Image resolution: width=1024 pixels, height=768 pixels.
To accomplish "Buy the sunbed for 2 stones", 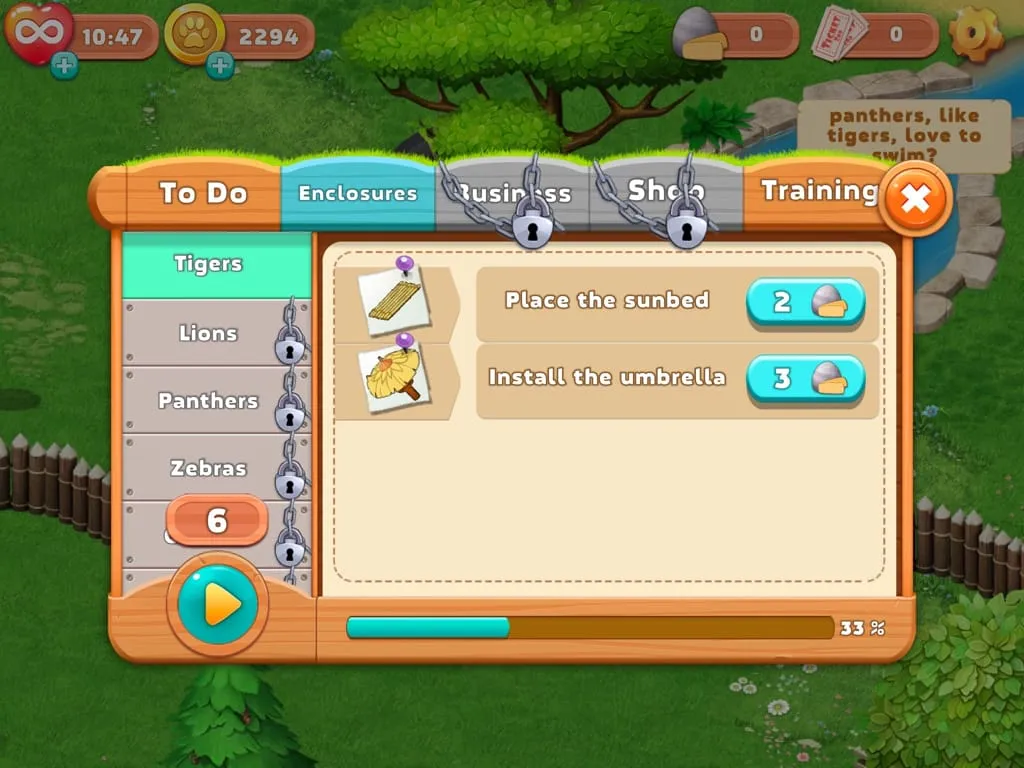I will (805, 302).
